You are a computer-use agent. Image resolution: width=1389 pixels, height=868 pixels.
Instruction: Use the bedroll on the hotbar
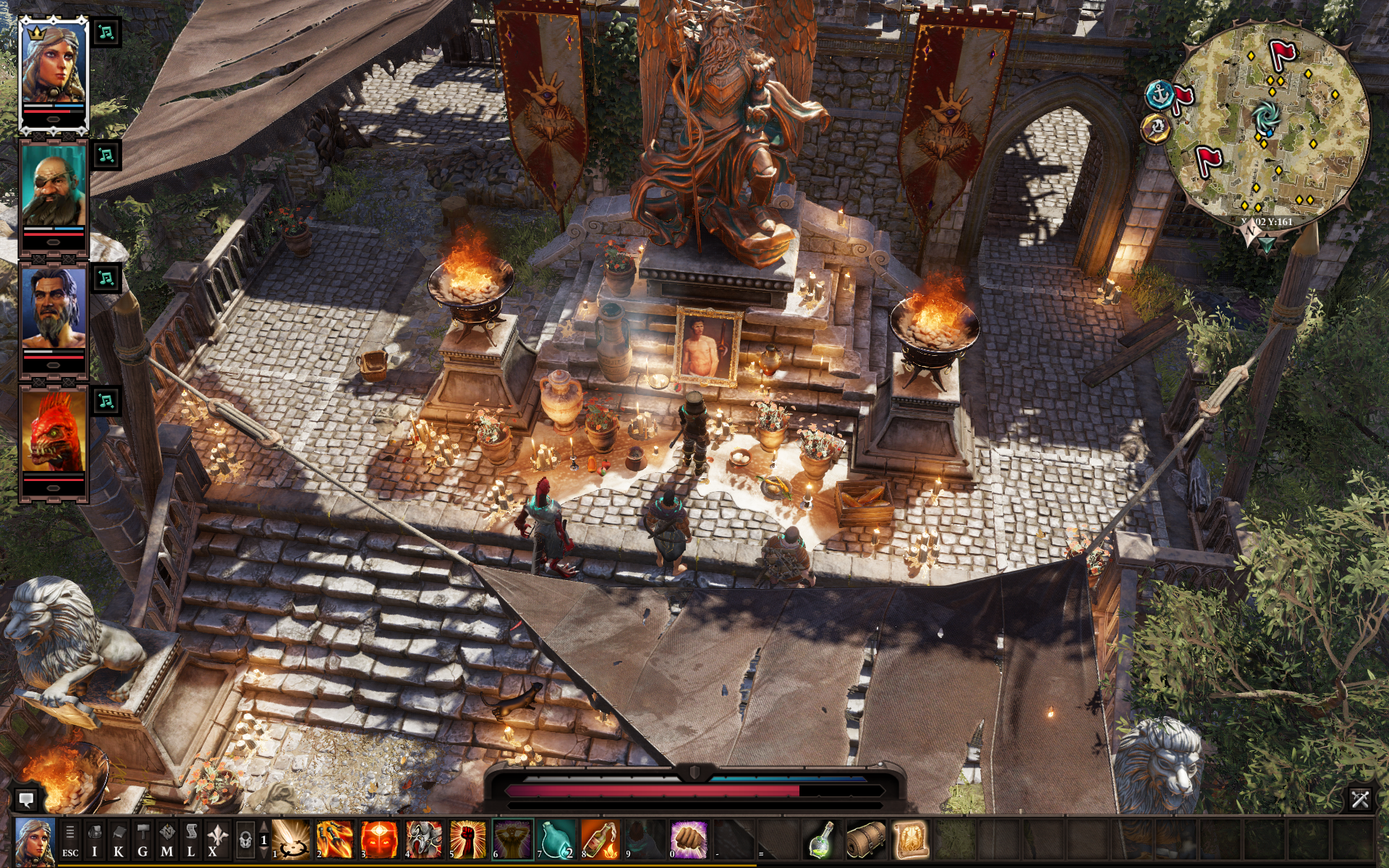tap(865, 840)
